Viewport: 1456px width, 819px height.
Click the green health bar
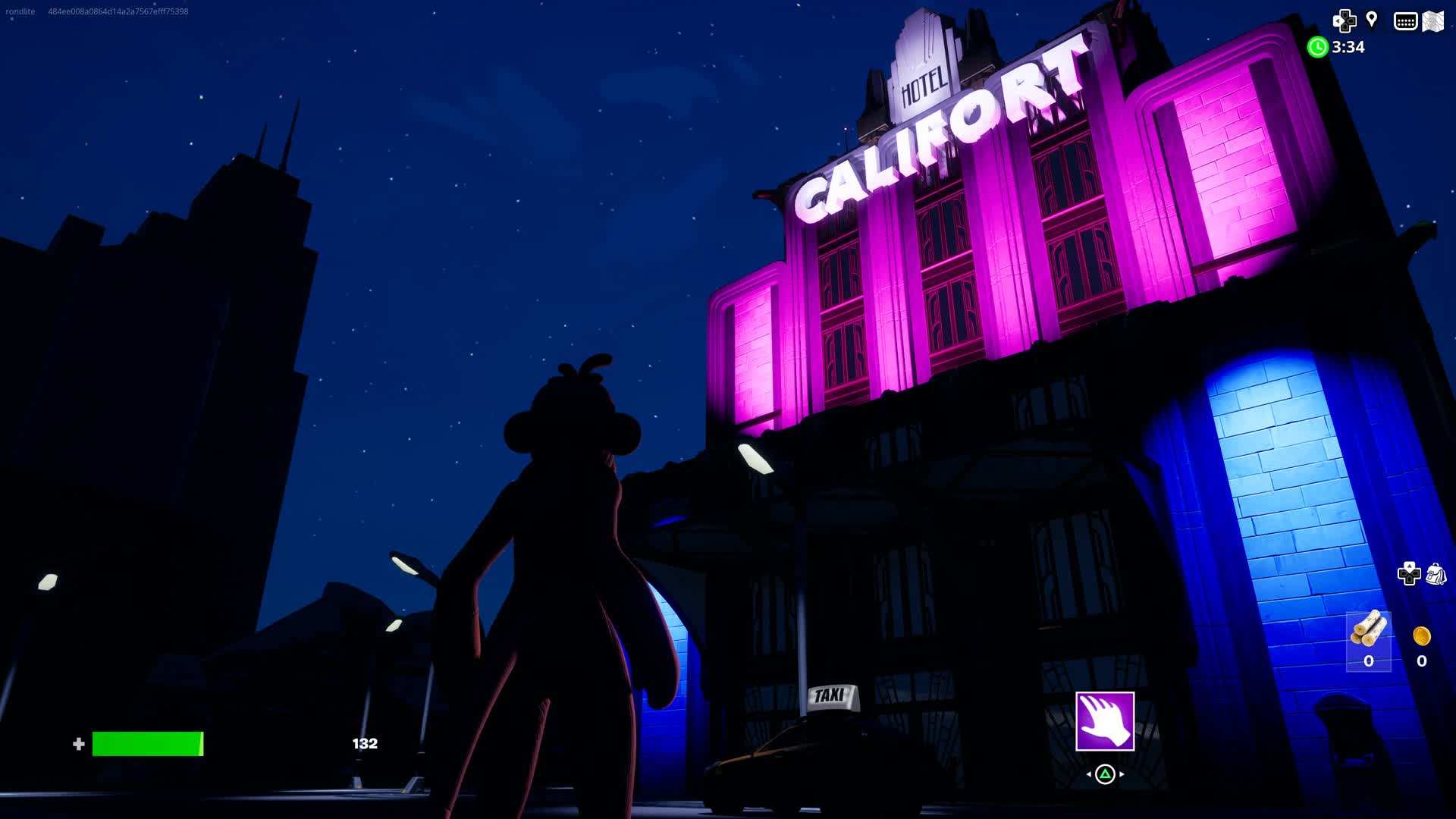[148, 743]
